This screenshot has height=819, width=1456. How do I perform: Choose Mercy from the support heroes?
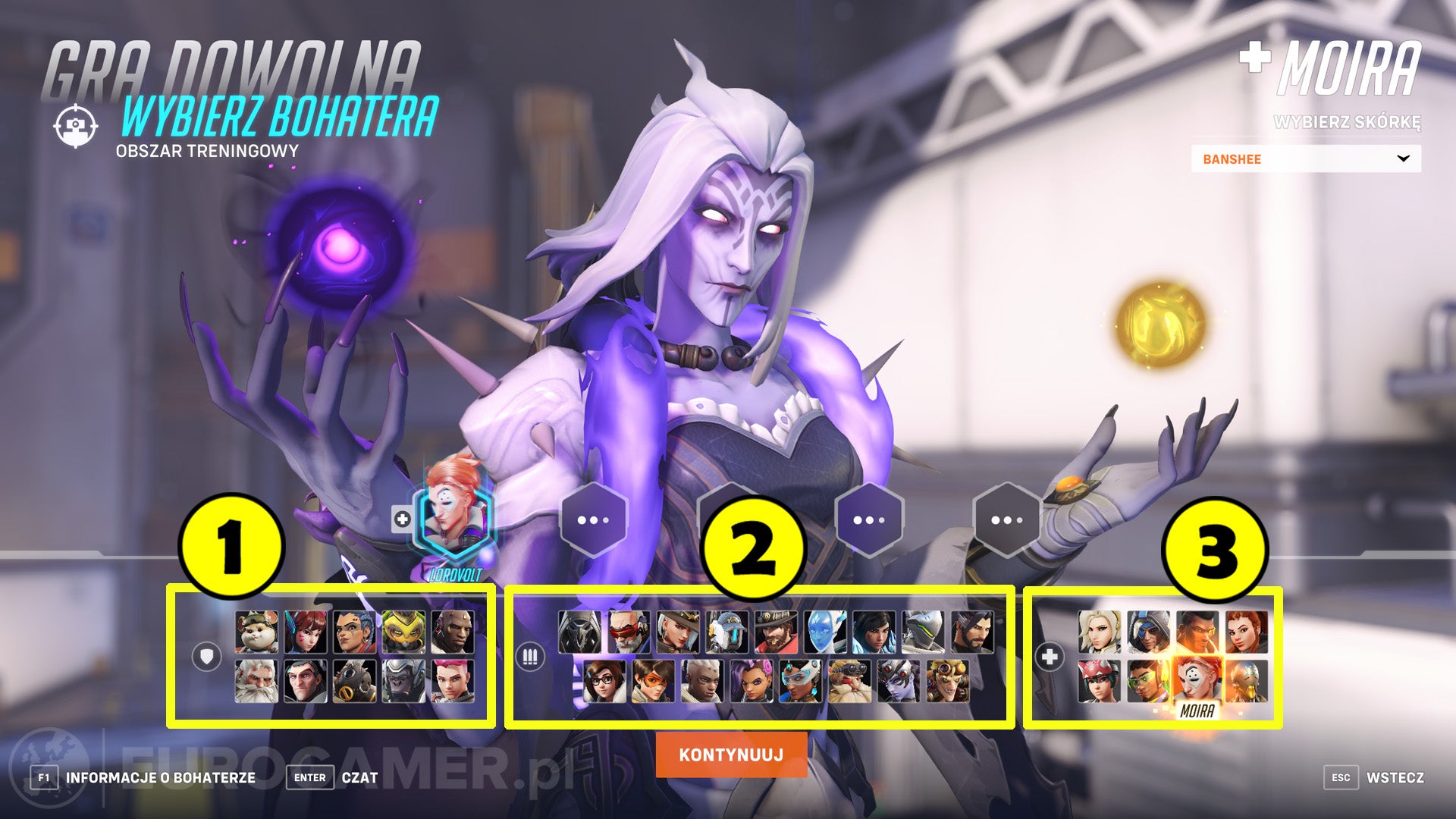click(1099, 632)
